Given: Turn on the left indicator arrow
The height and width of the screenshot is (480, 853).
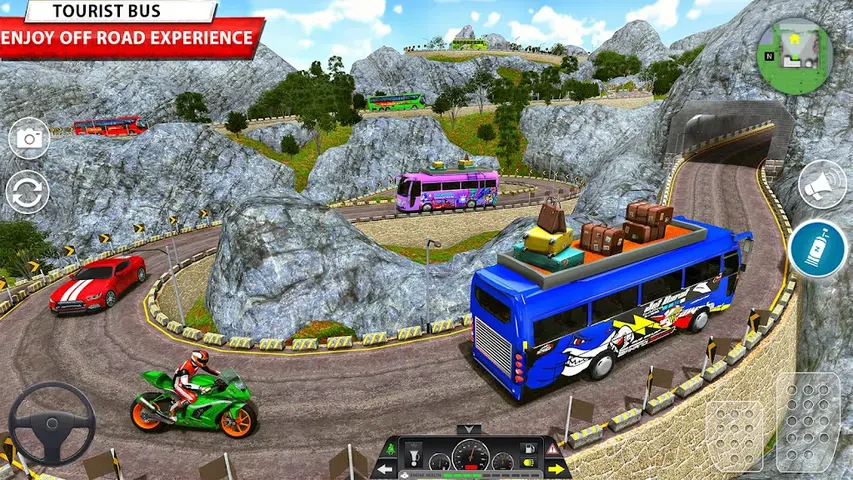Looking at the screenshot, I should pos(385,469).
